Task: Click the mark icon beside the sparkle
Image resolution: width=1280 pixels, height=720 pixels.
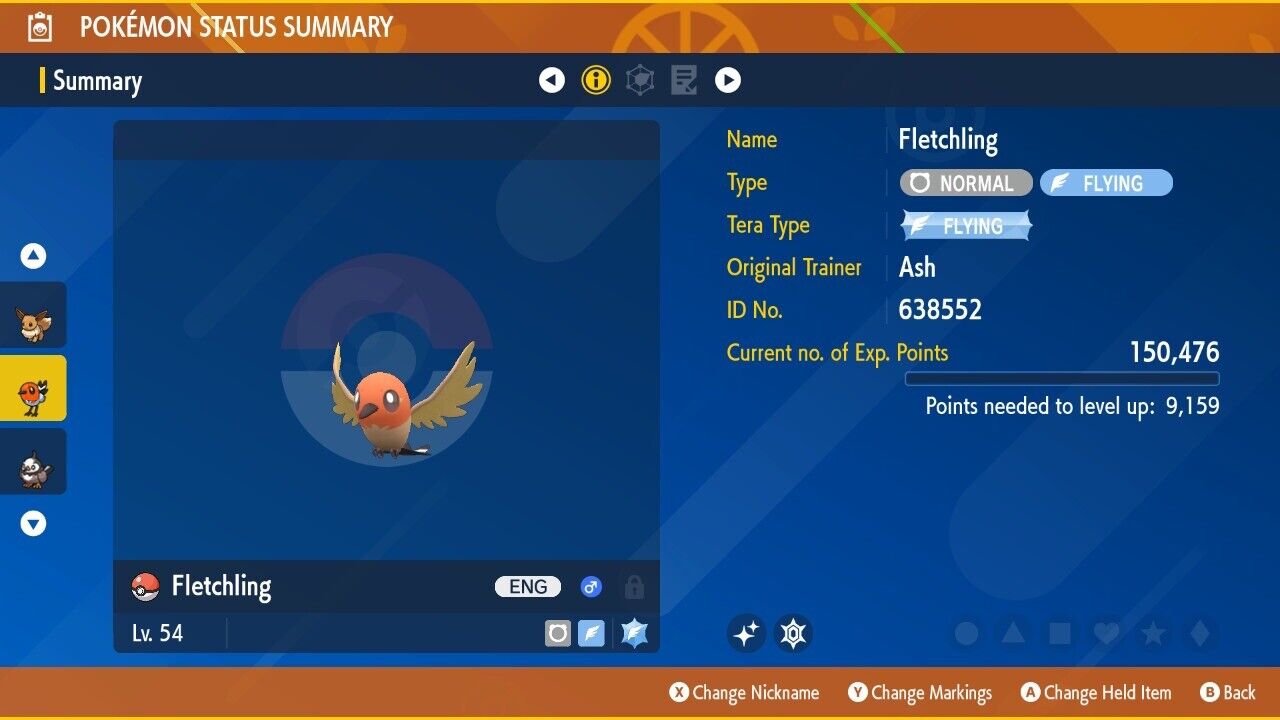Action: [x=793, y=633]
